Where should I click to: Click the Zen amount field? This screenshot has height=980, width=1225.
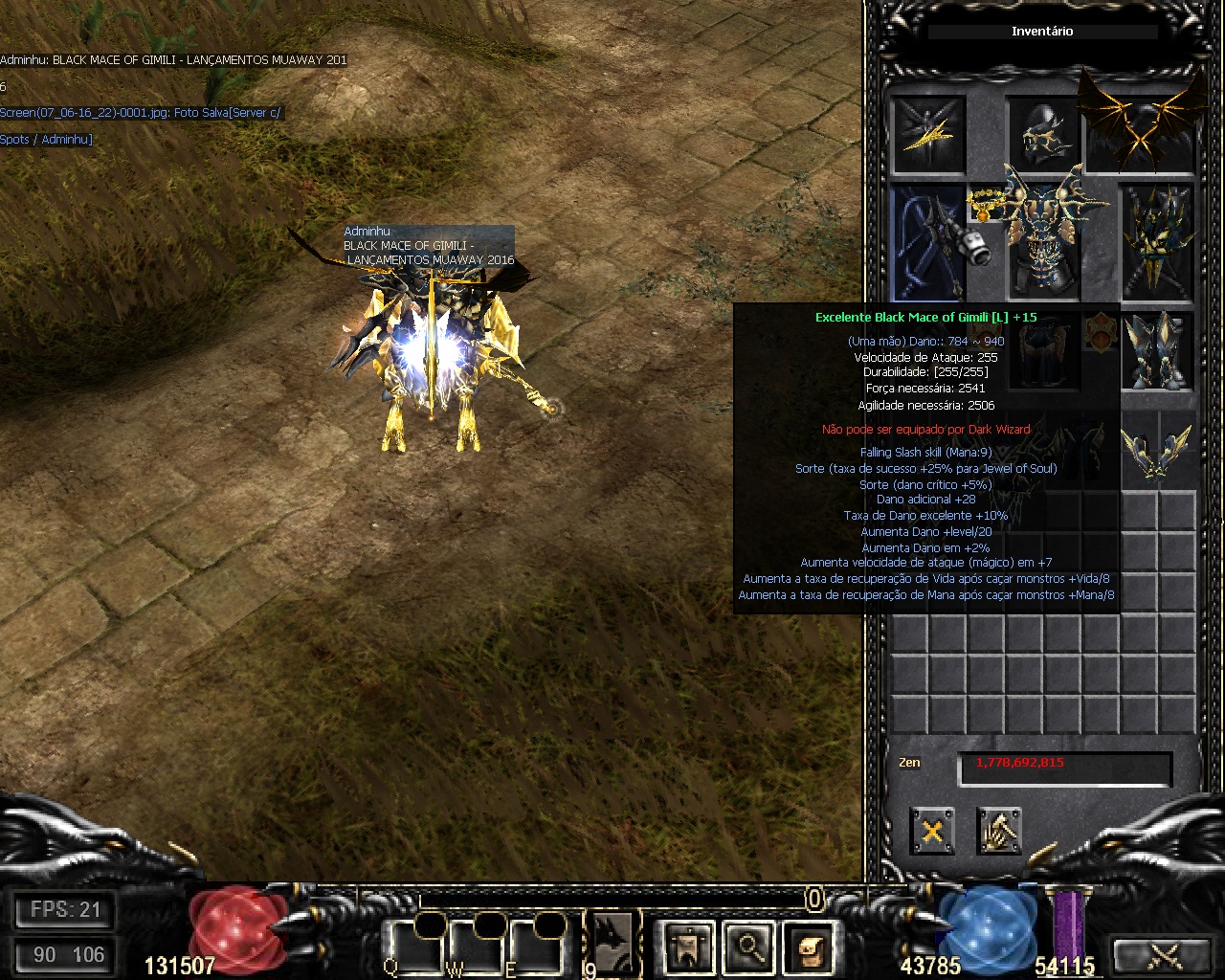[x=1064, y=768]
